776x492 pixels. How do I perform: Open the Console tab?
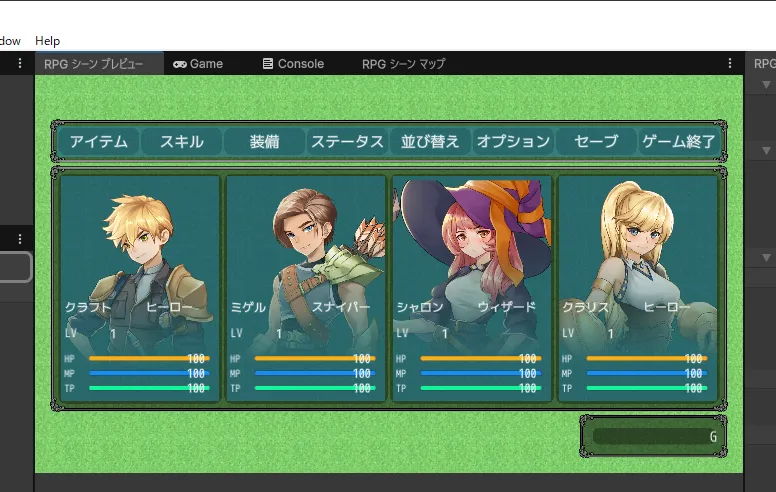point(293,64)
